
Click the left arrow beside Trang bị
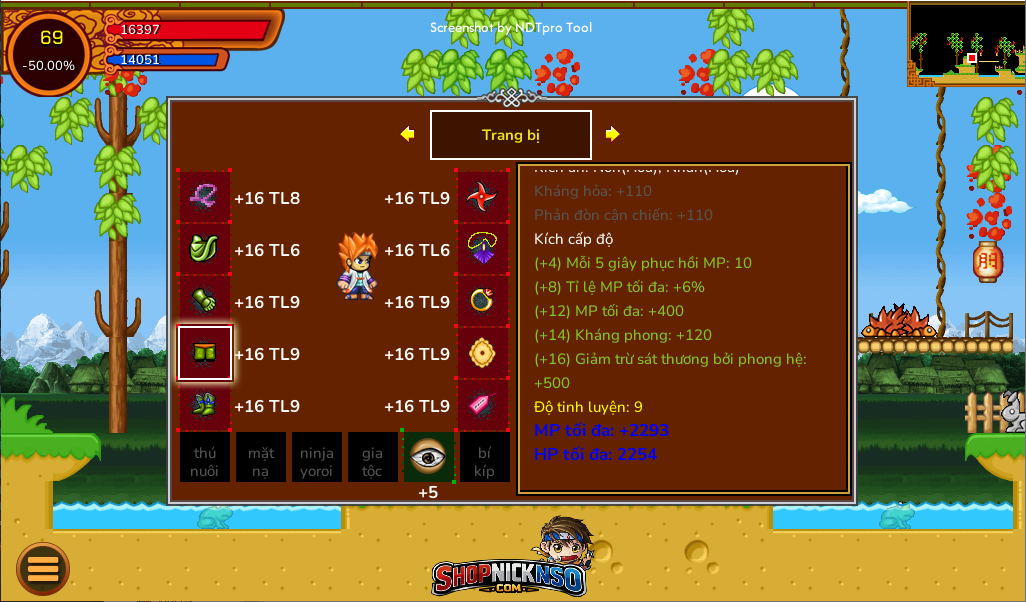tap(407, 134)
